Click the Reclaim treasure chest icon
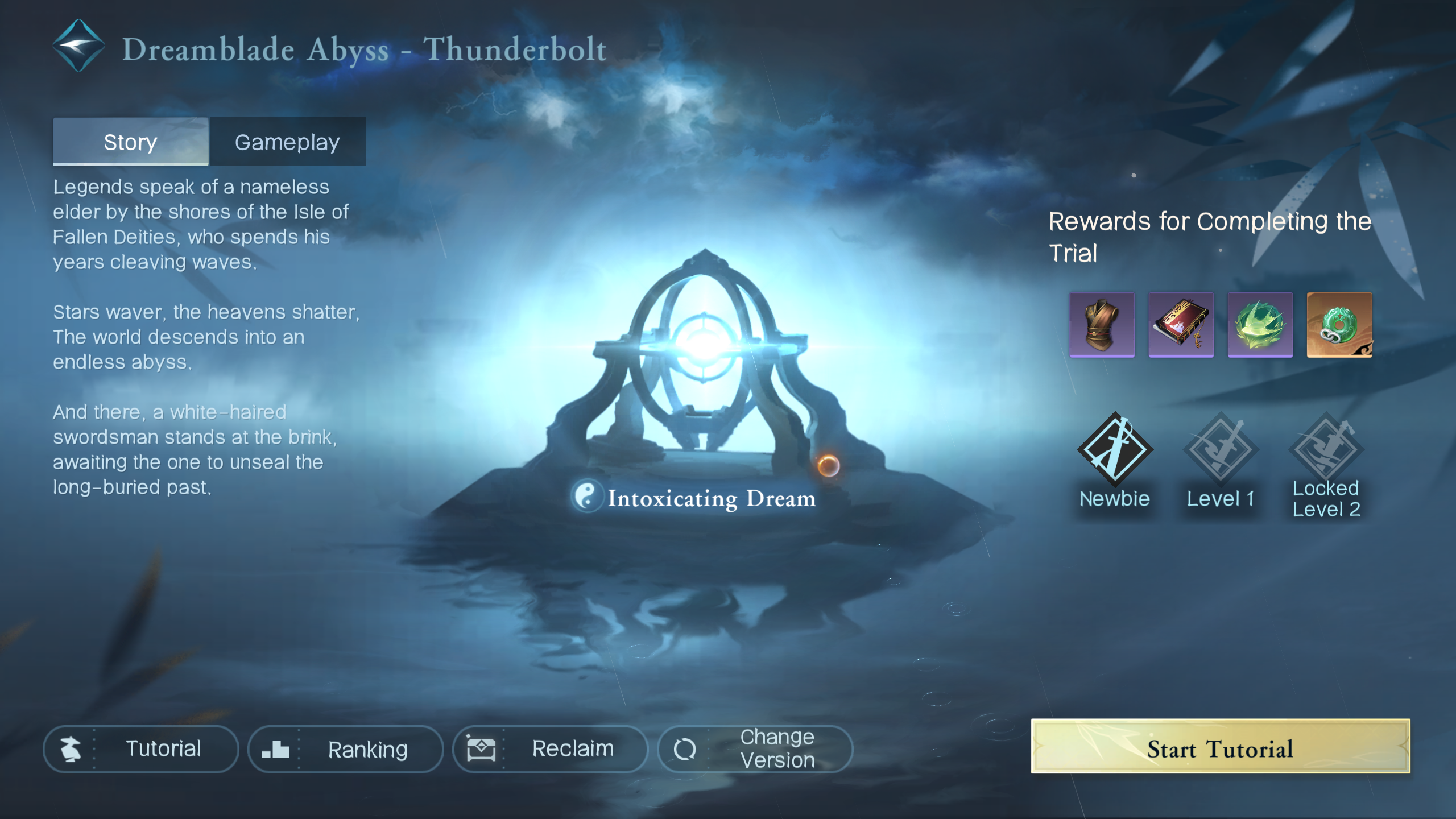The width and height of the screenshot is (1456, 819). pos(481,748)
